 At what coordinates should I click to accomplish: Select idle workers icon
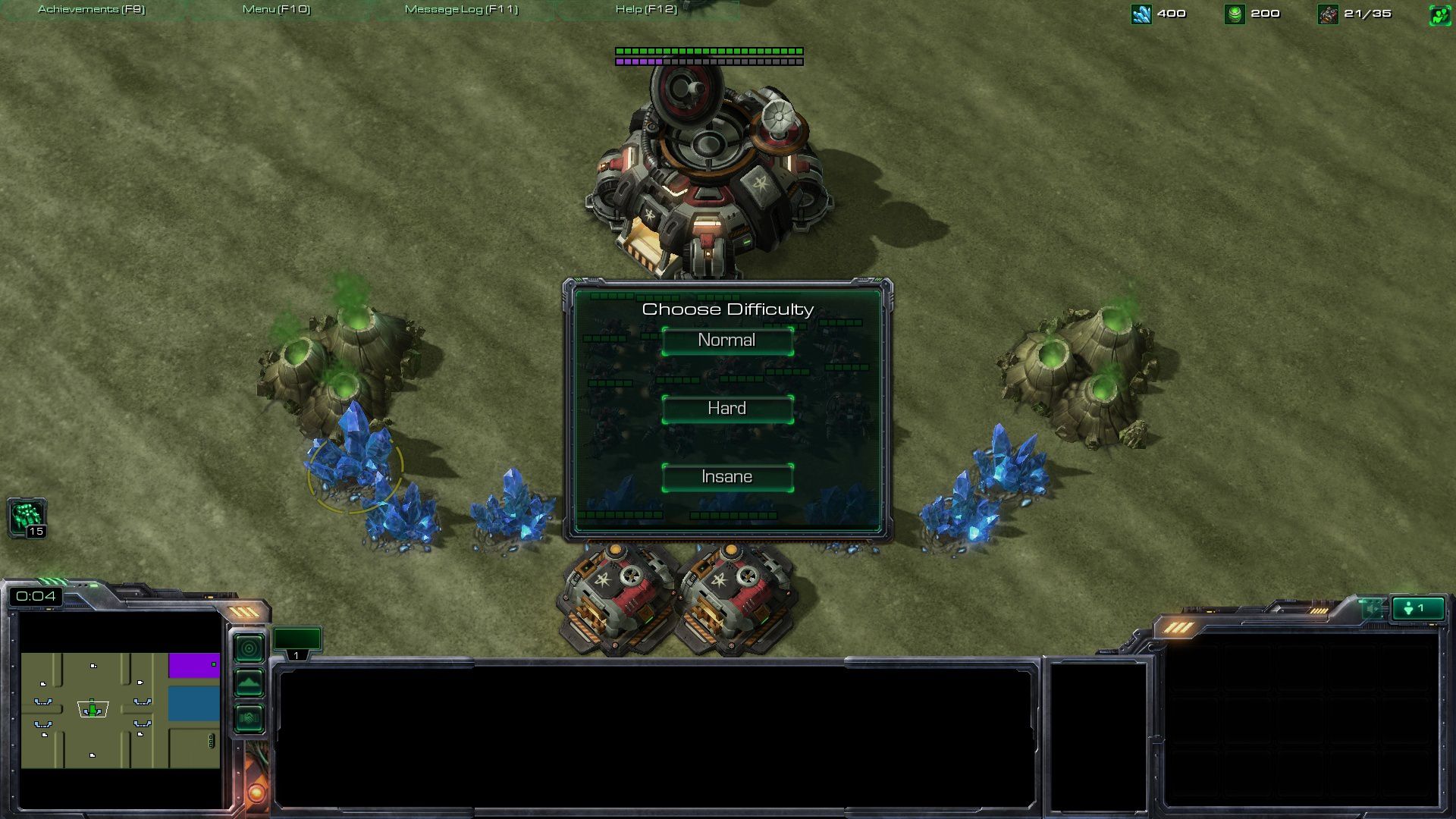27,518
